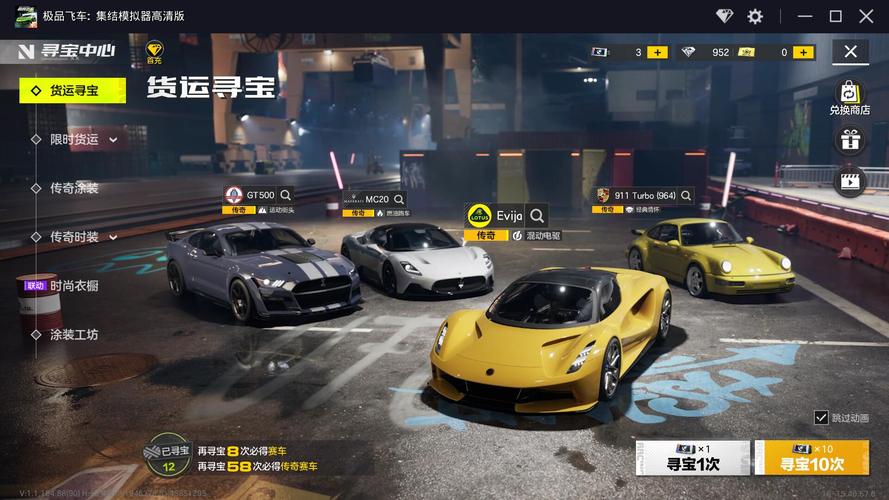Open the gift box rewards icon
Image resolution: width=889 pixels, height=500 pixels.
click(850, 140)
